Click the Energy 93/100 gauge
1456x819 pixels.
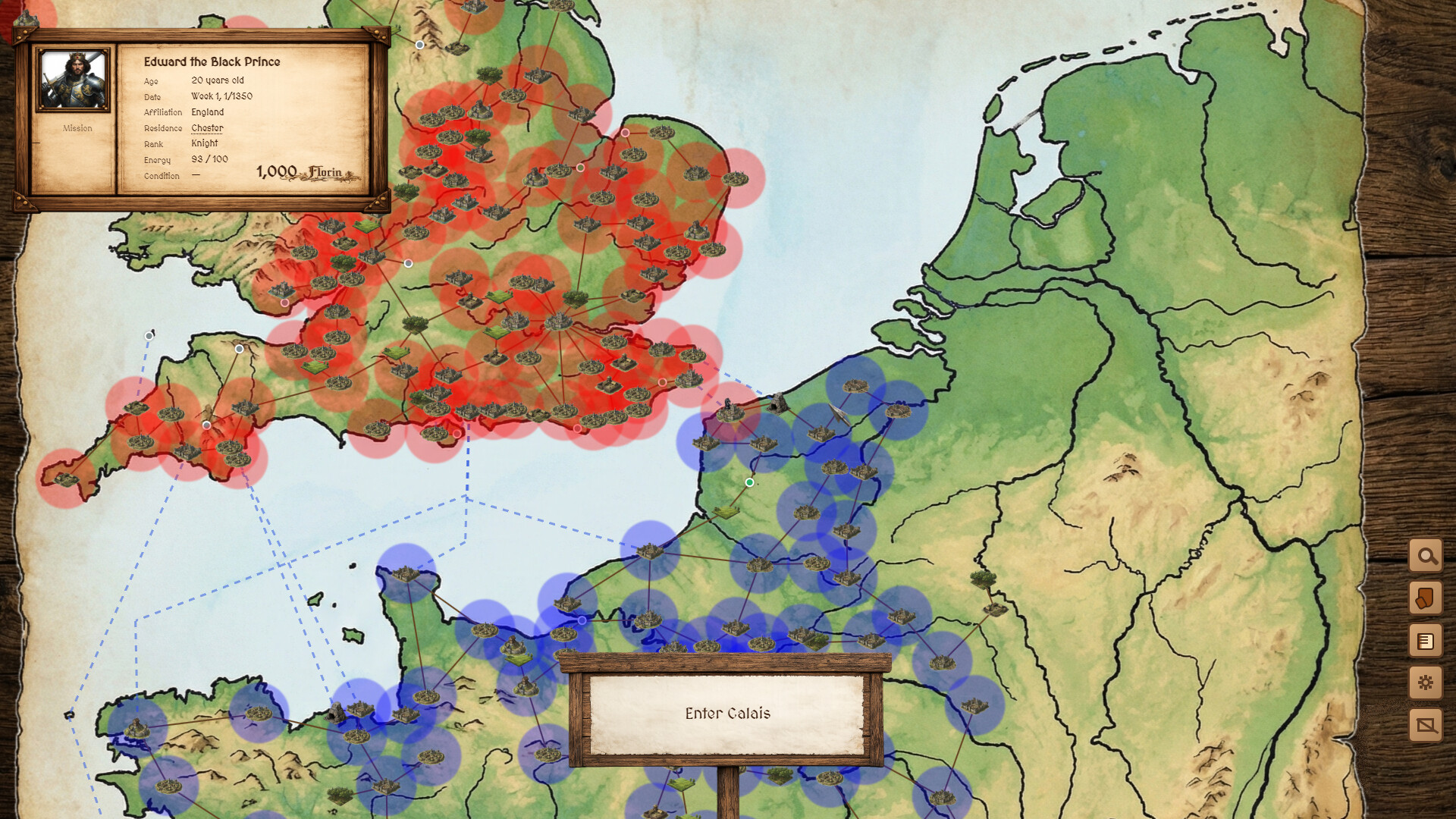209,160
